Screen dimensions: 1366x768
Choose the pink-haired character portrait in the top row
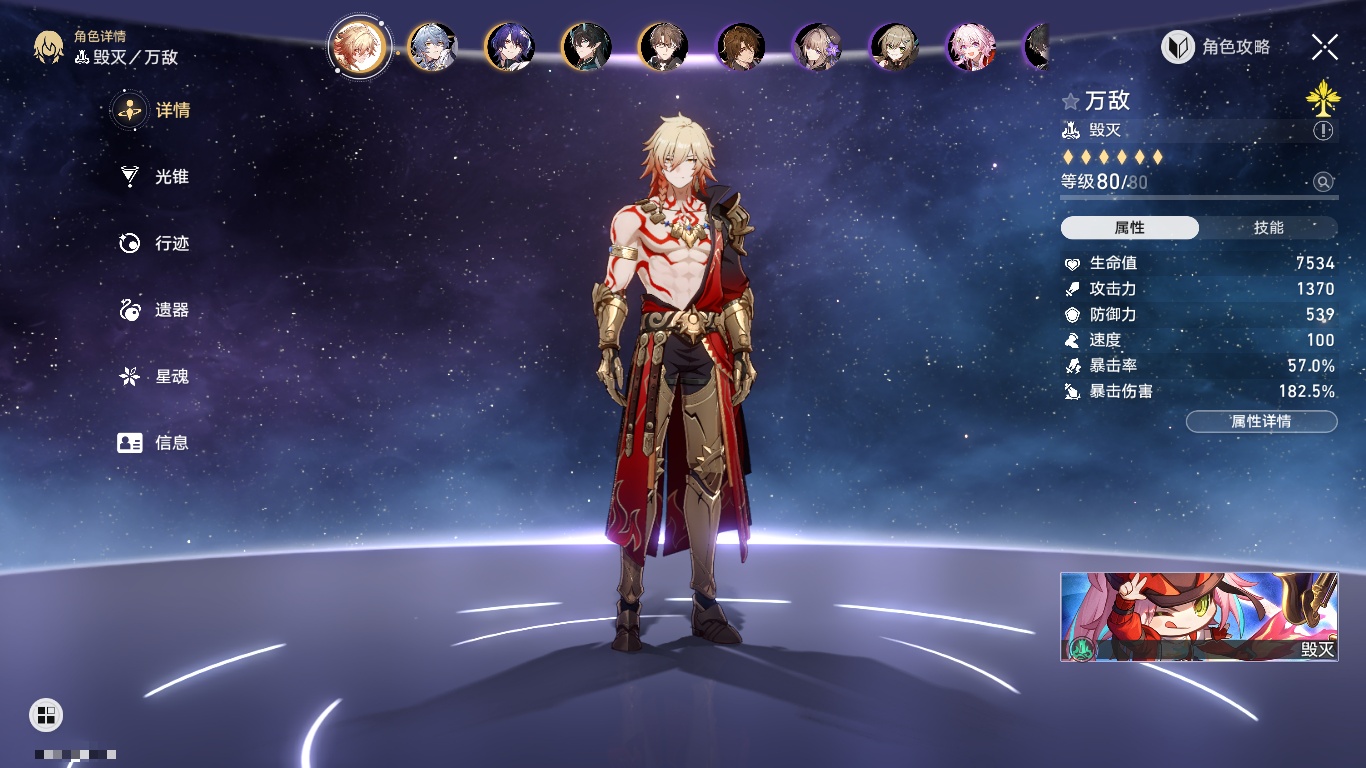(971, 47)
